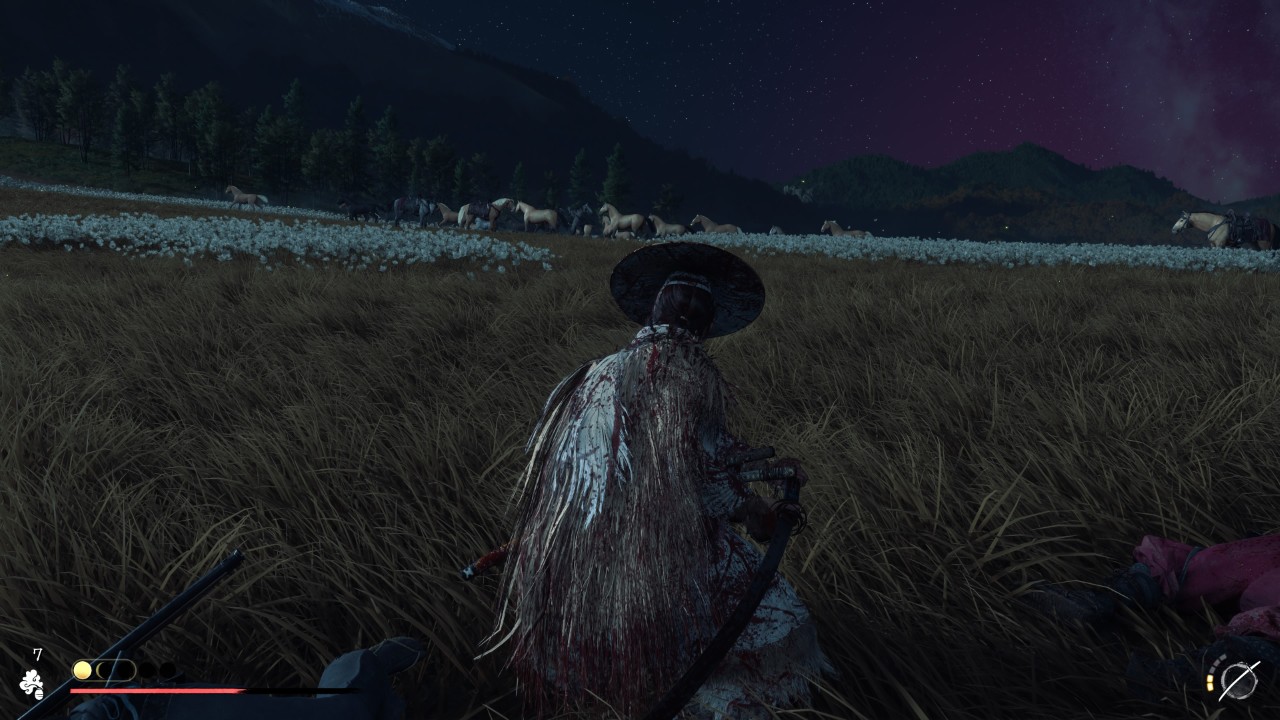Select the crossed-circle stance icon
1280x720 pixels.
(1239, 680)
